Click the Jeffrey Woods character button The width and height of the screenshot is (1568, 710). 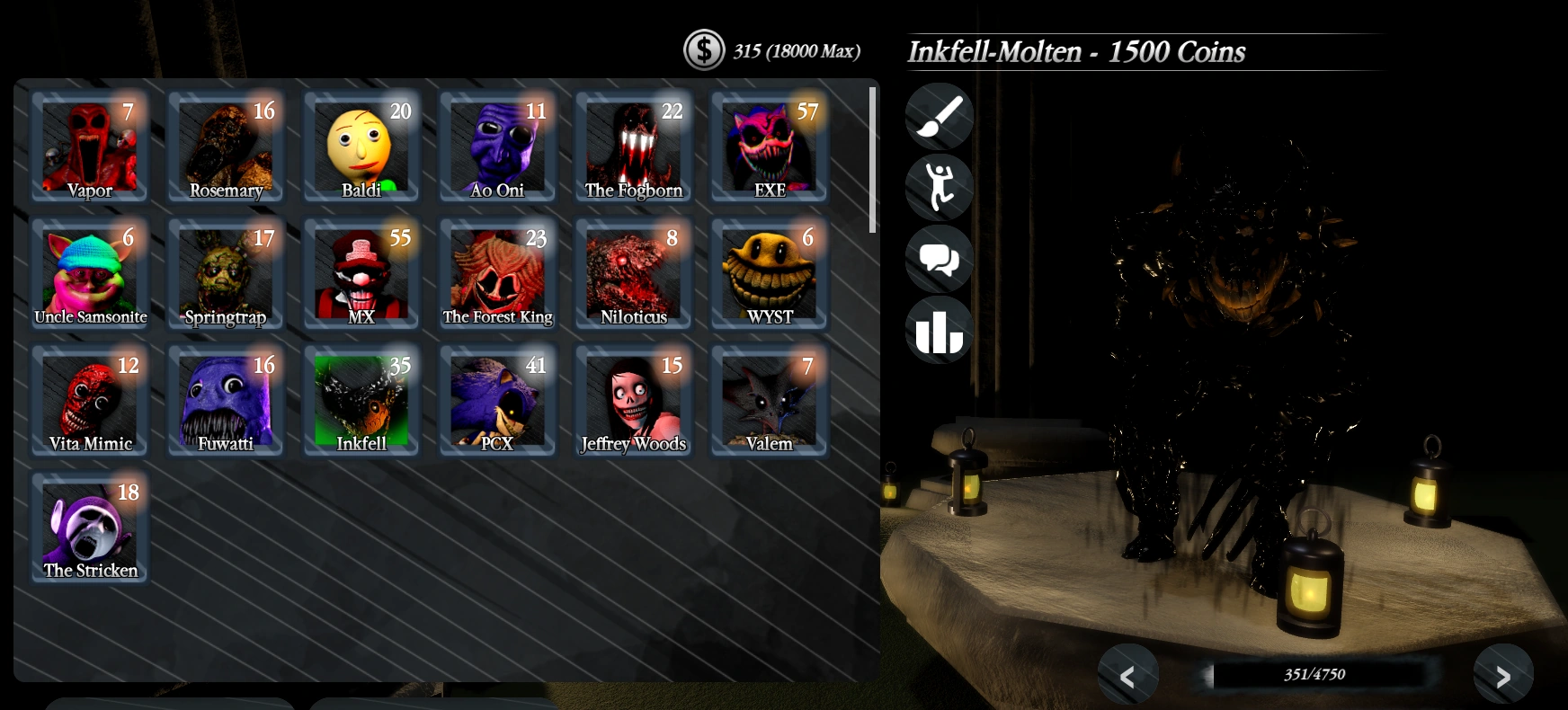(632, 400)
